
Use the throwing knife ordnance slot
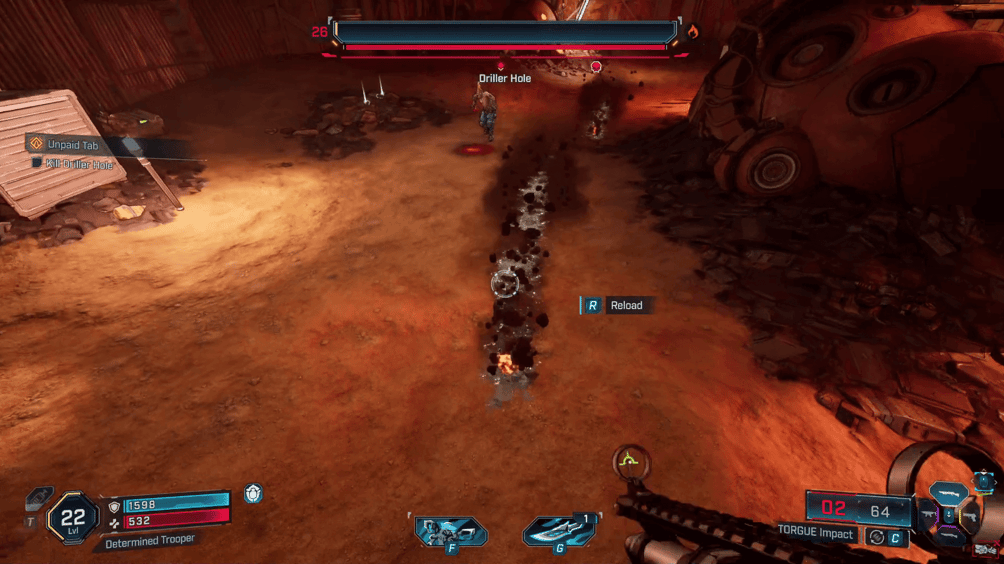(559, 532)
